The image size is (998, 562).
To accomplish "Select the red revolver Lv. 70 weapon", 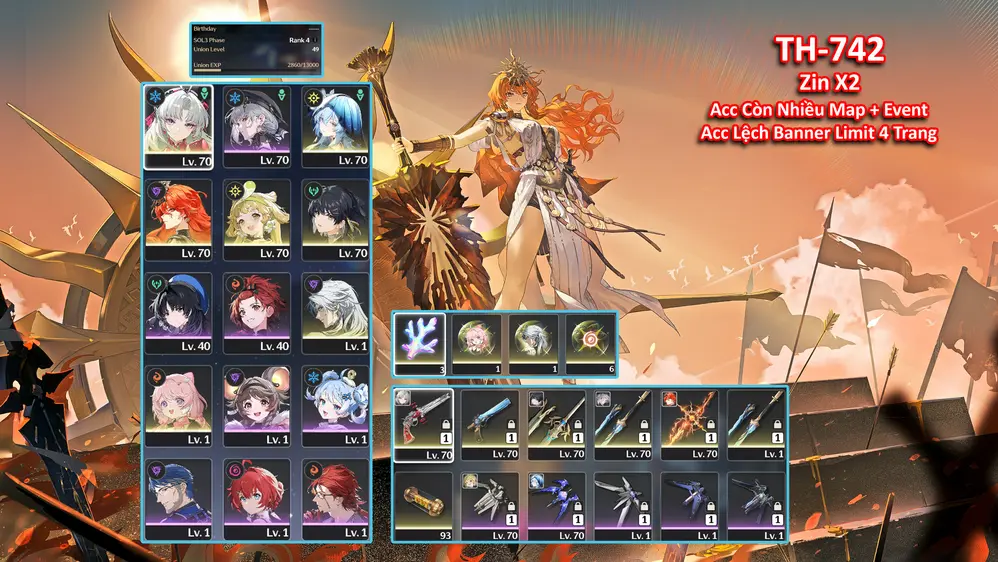I will pyautogui.click(x=423, y=424).
